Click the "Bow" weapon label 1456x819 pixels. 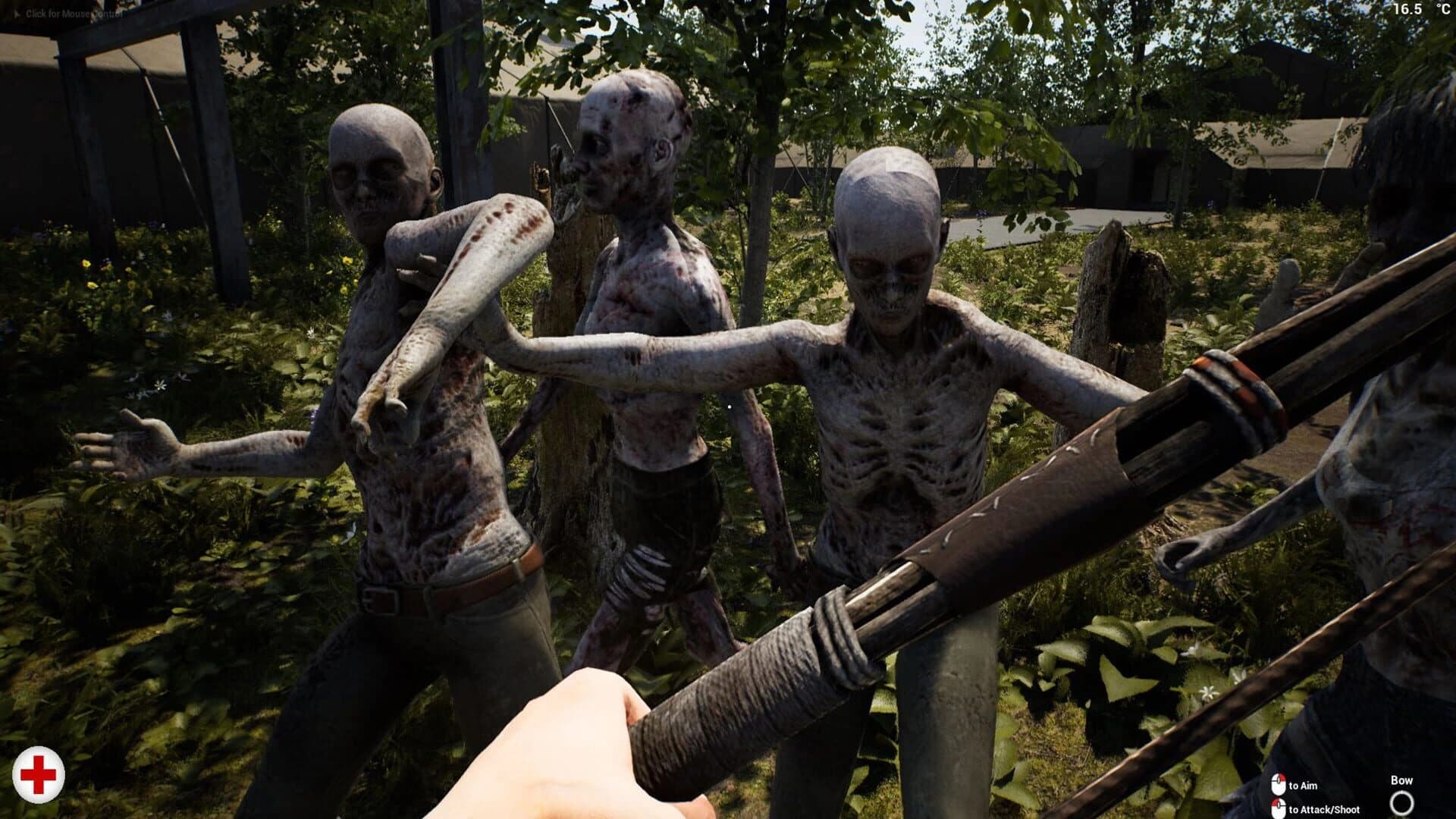pyautogui.click(x=1401, y=780)
